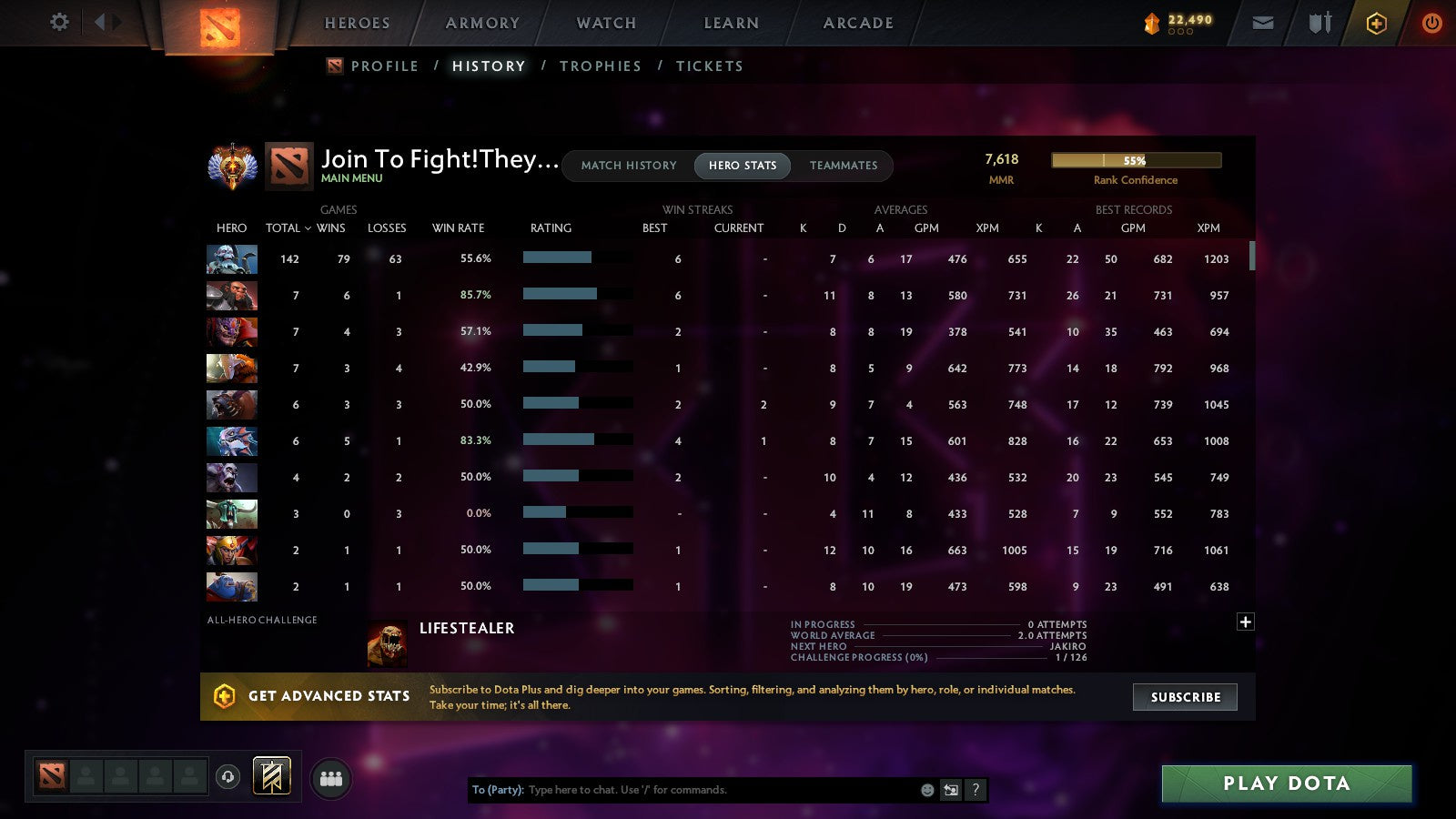The image size is (1456, 819).
Task: Open the settings gear icon
Action: (x=58, y=23)
